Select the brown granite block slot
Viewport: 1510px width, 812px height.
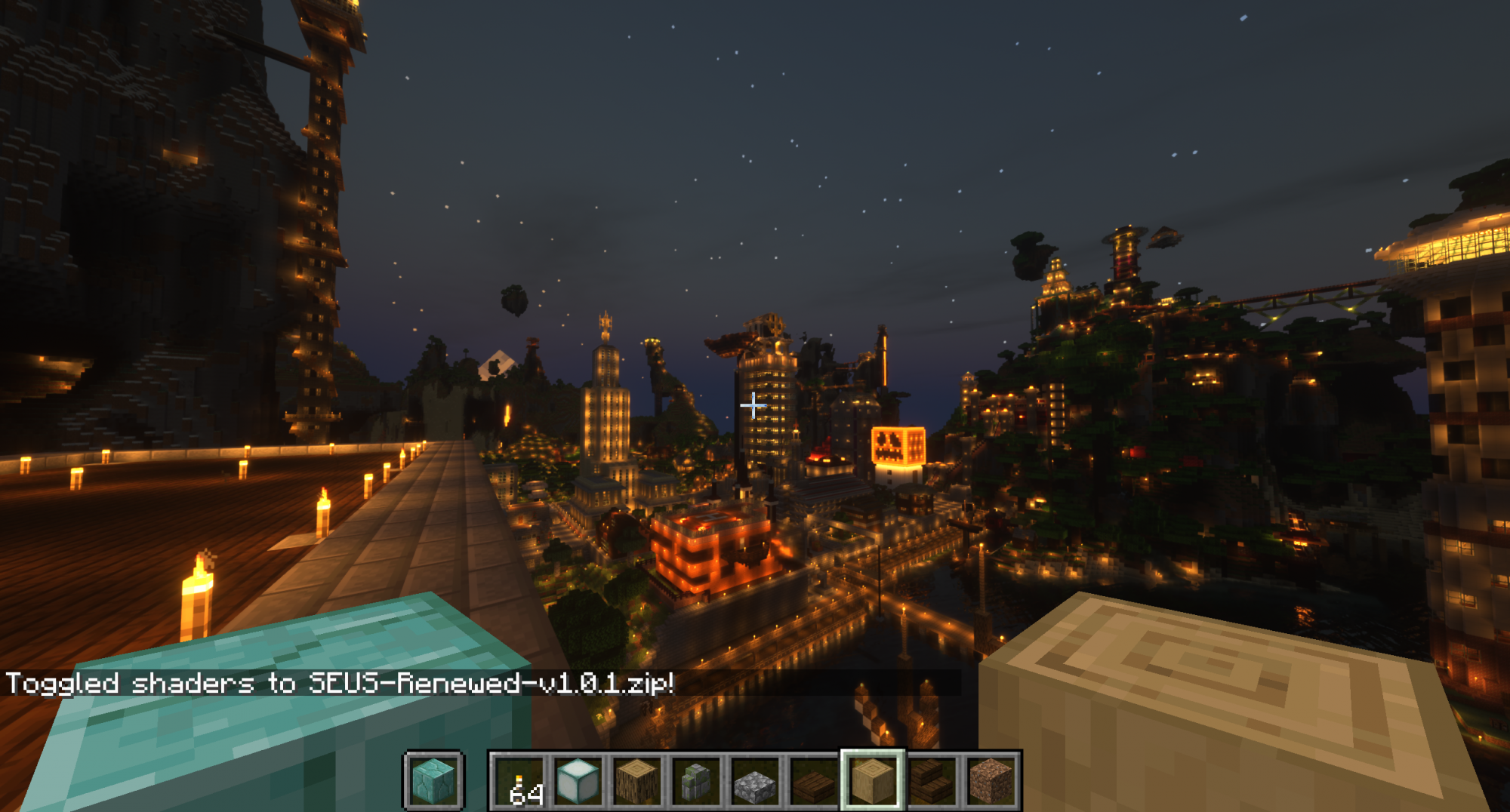991,780
